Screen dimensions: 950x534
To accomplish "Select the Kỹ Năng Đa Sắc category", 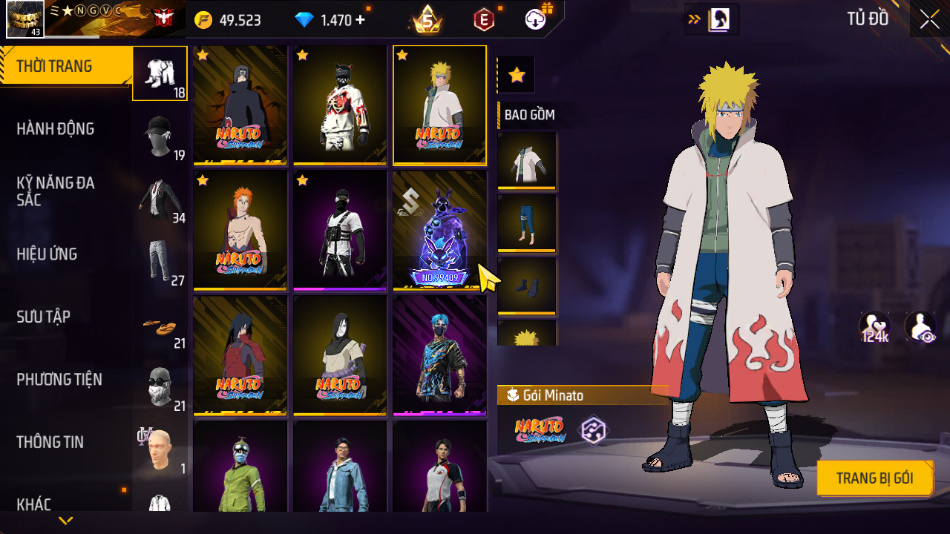I will click(x=55, y=191).
